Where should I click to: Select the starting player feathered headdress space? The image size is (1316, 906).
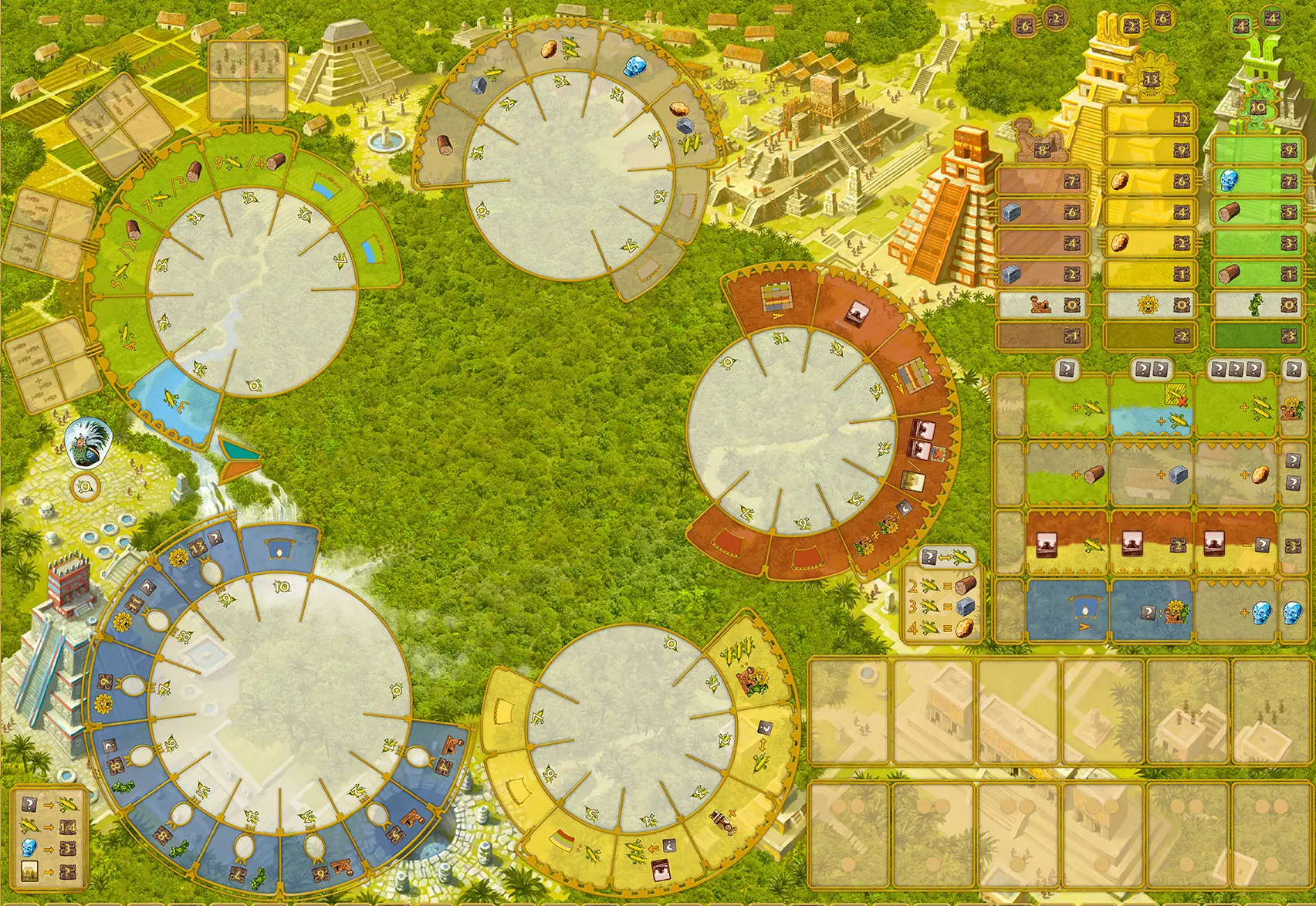click(89, 445)
